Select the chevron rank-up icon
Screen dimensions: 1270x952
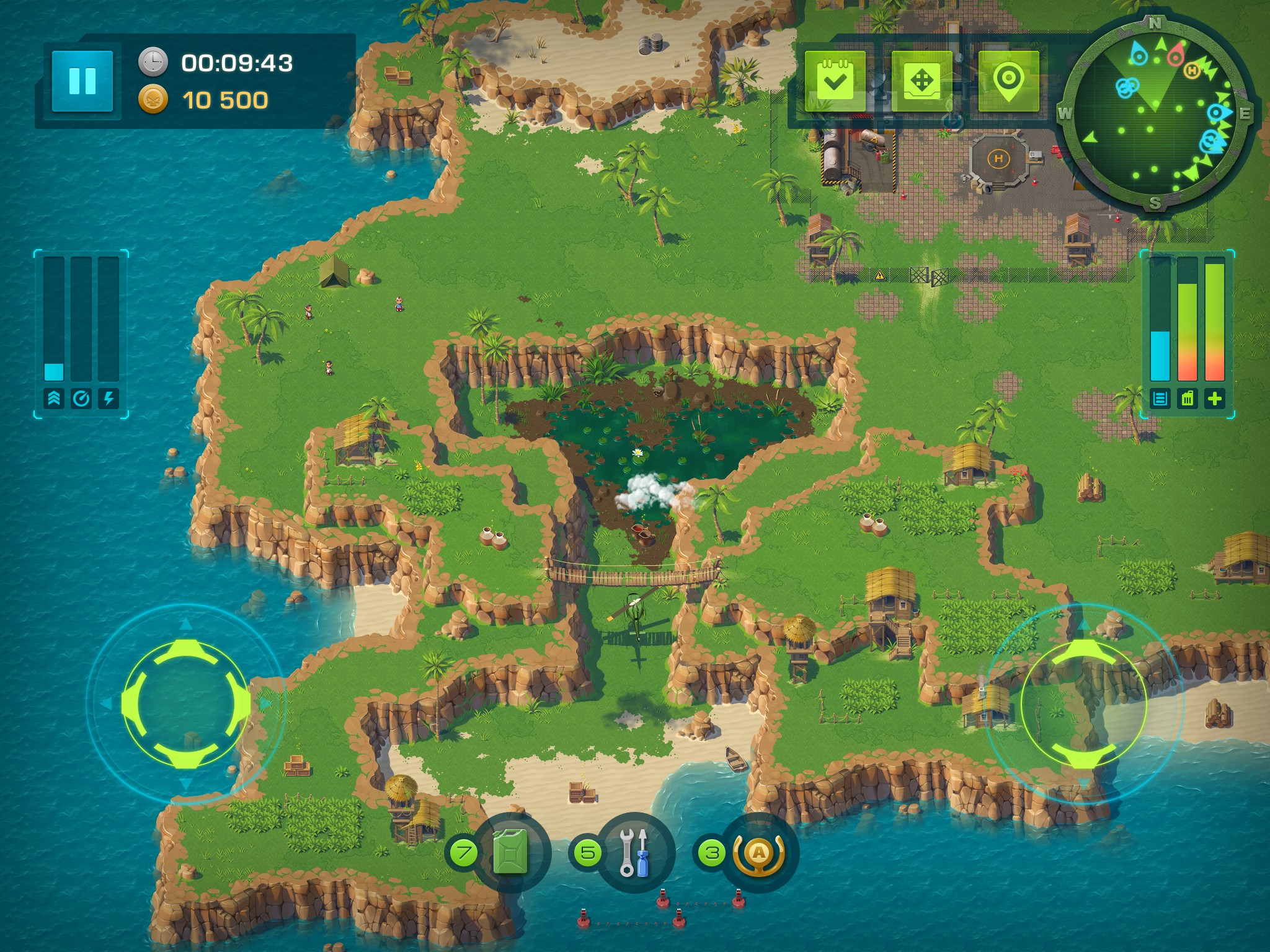point(54,399)
